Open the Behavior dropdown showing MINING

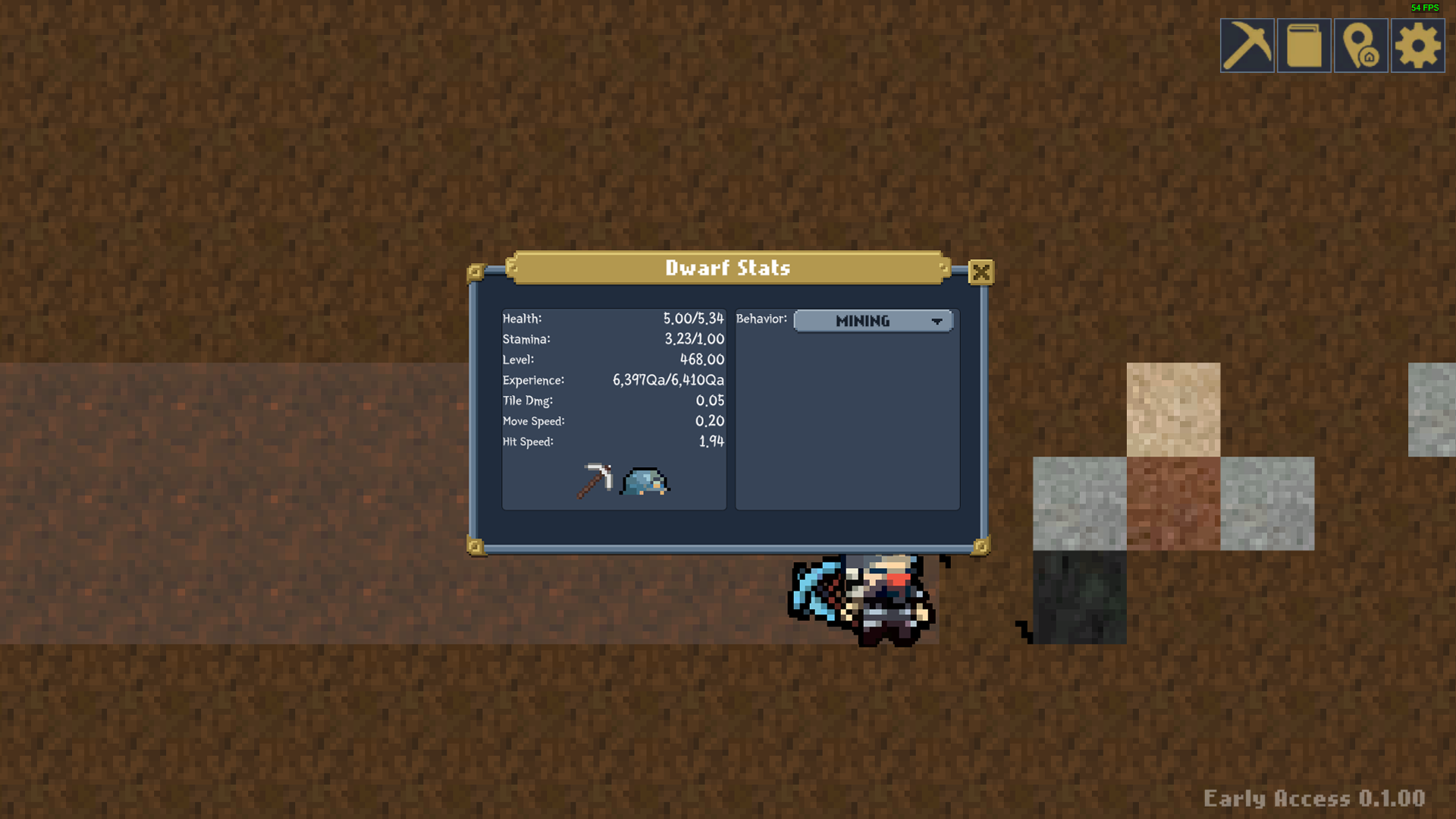[873, 321]
